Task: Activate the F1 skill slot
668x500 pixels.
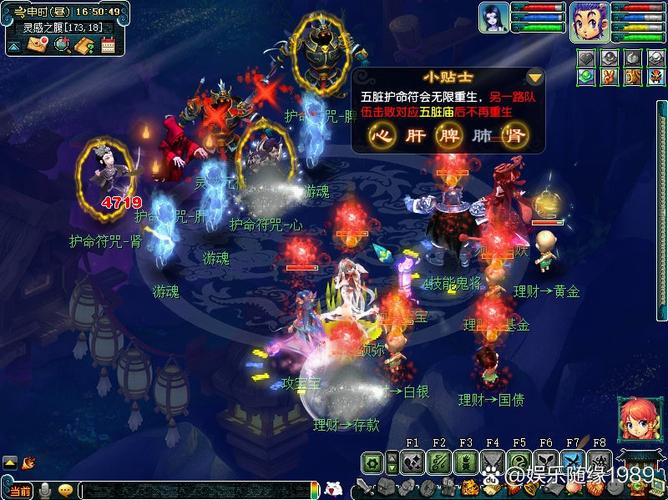Action: [412, 462]
